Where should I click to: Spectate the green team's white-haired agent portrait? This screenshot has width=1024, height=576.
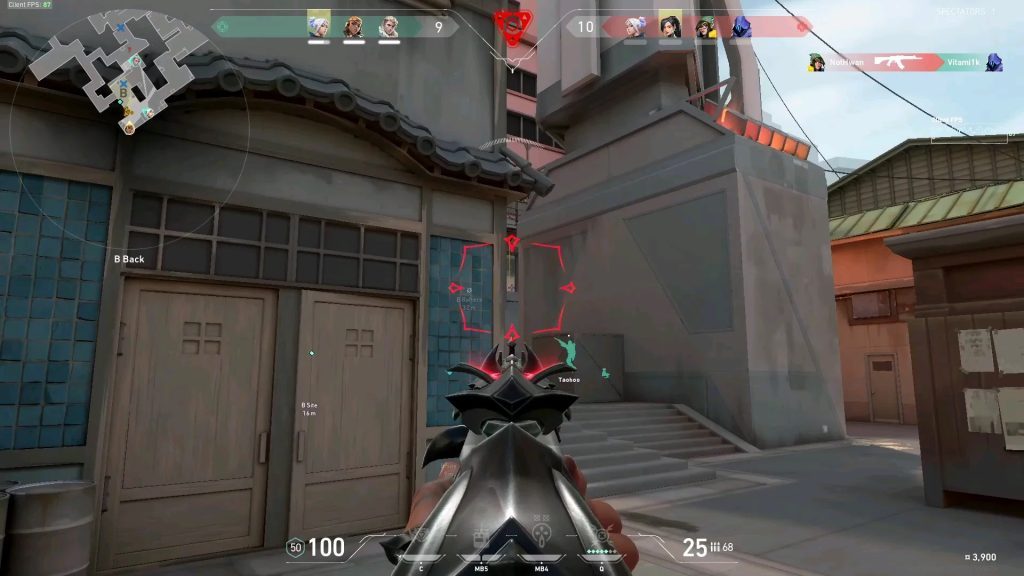point(318,25)
